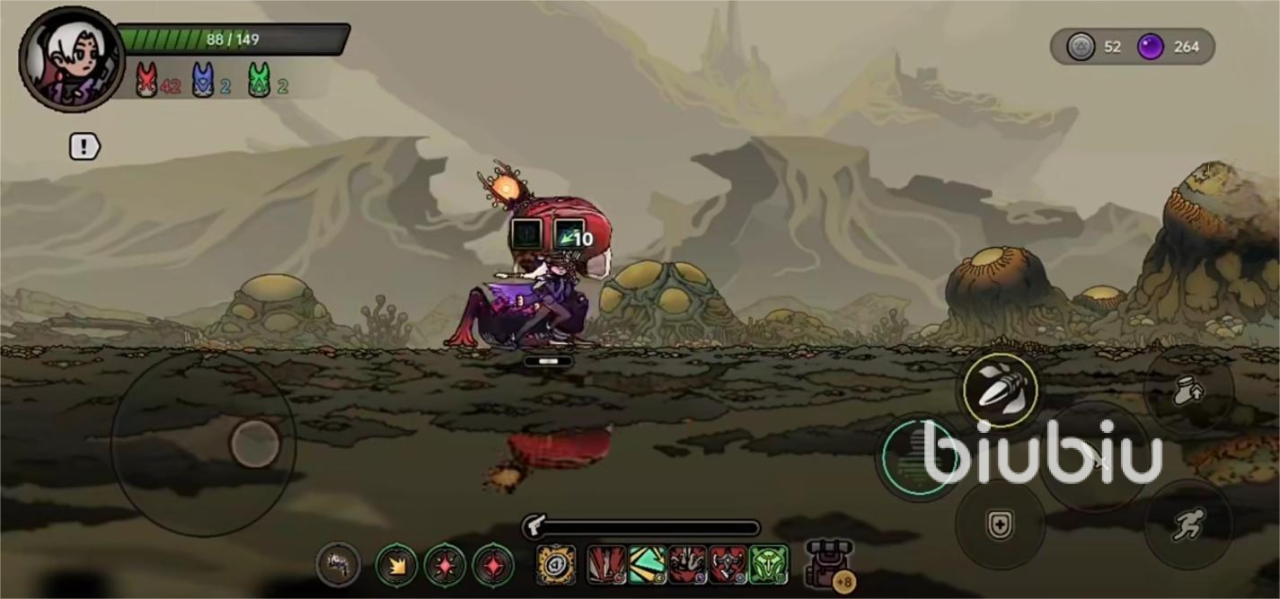Open the backpack inventory
1280x599 pixels.
[827, 564]
